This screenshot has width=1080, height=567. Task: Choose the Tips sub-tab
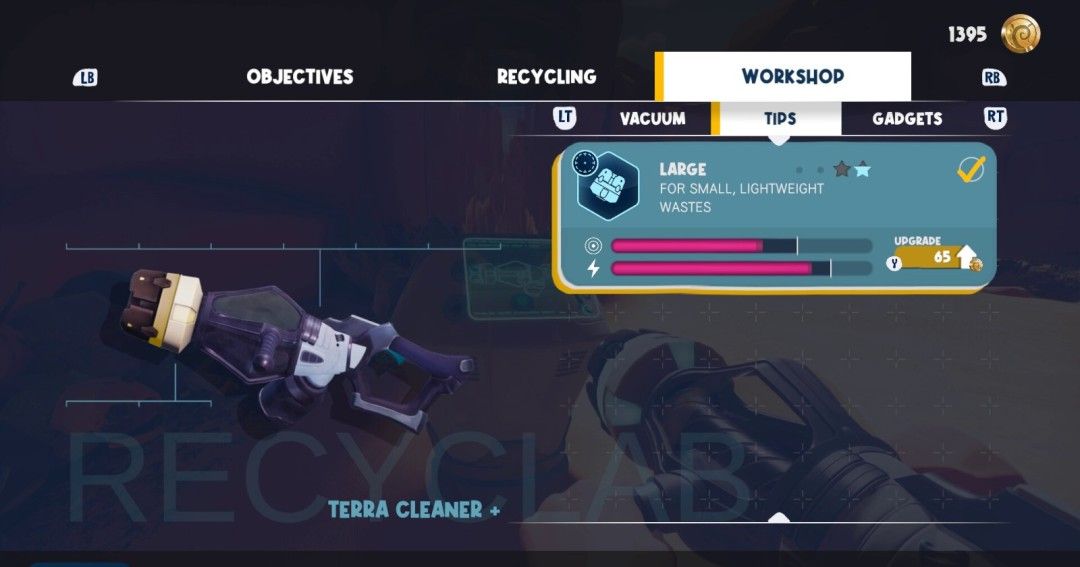pyautogui.click(x=780, y=119)
